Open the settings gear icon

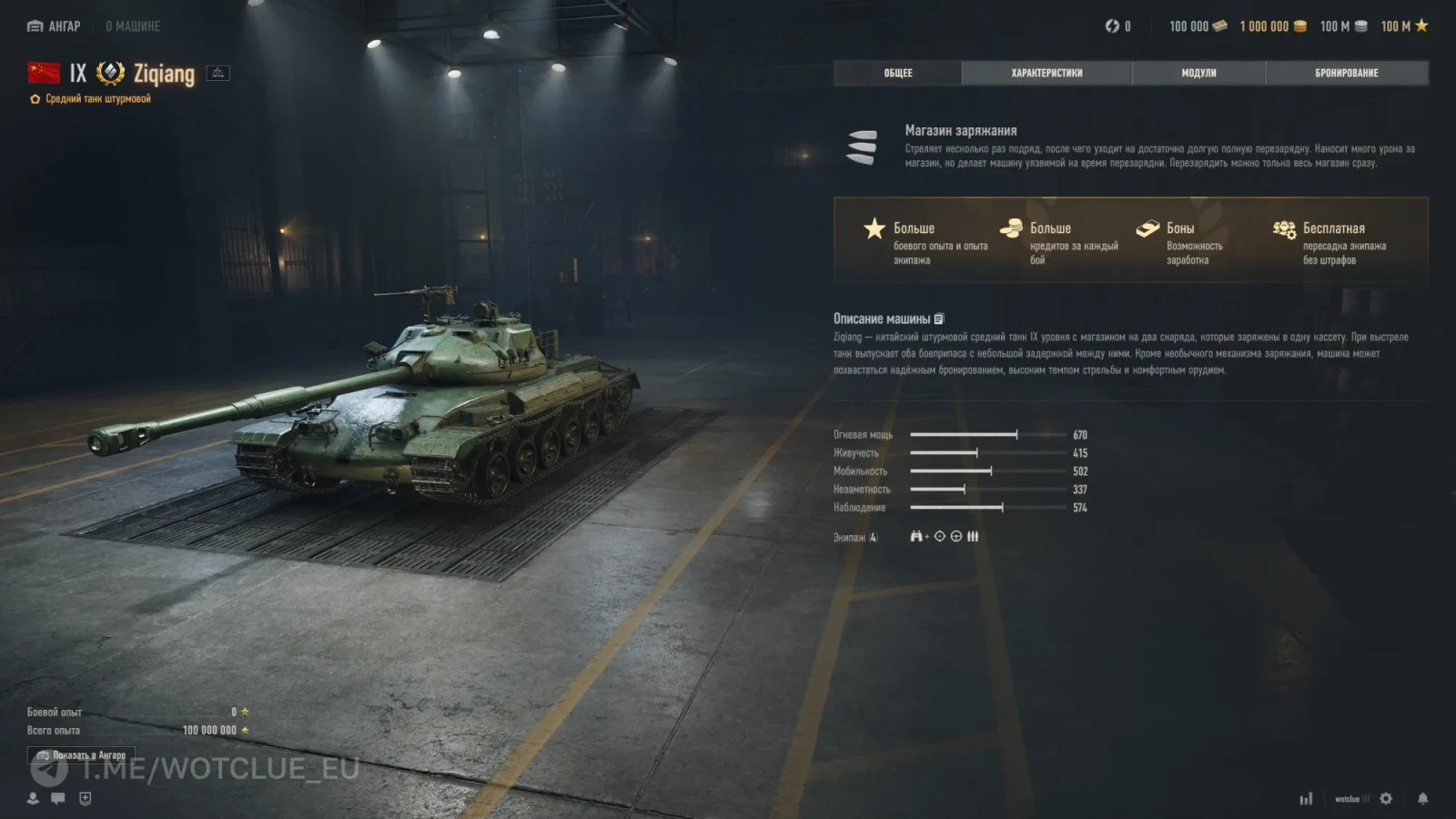coord(1386,799)
